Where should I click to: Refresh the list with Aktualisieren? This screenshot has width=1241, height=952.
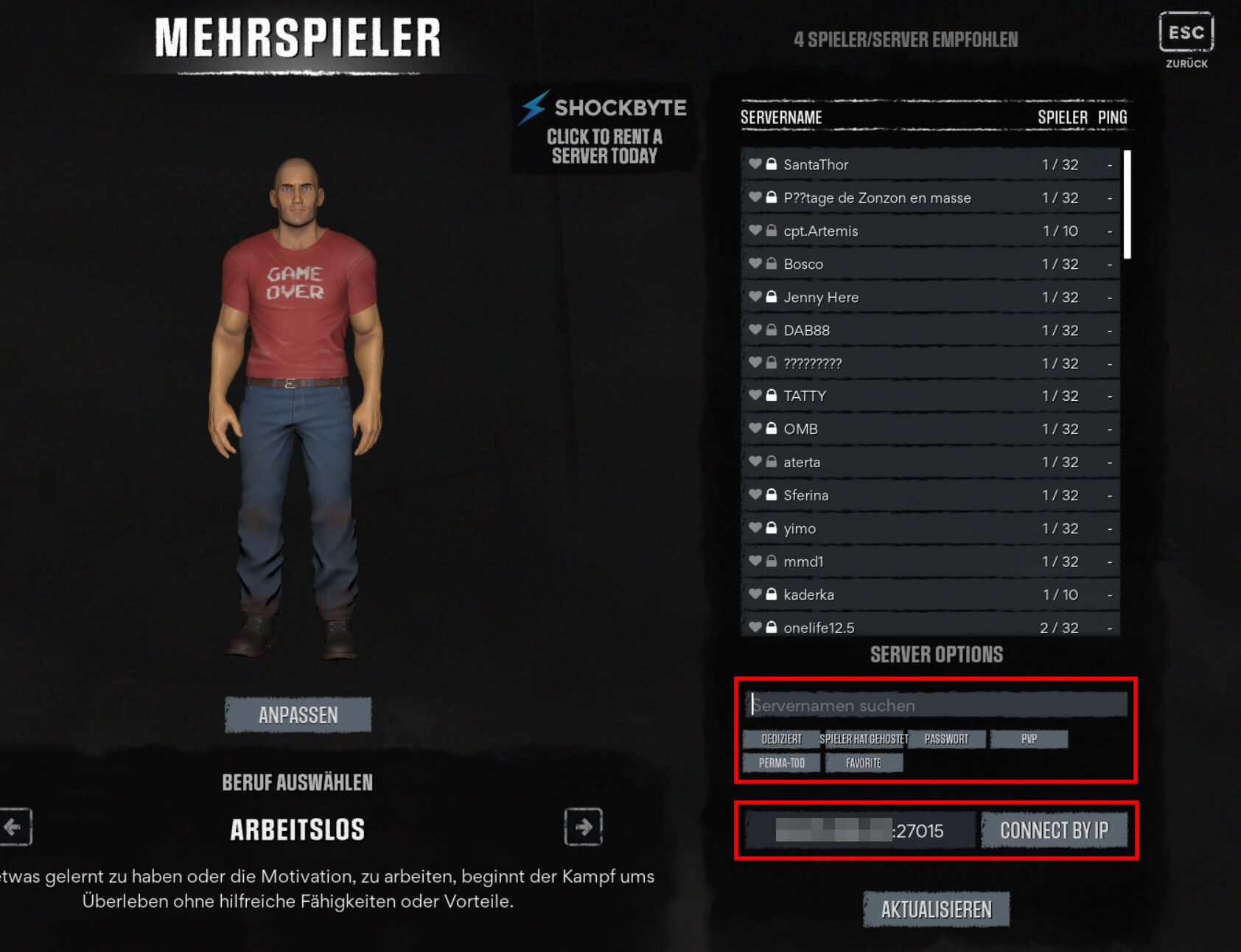pyautogui.click(x=936, y=910)
